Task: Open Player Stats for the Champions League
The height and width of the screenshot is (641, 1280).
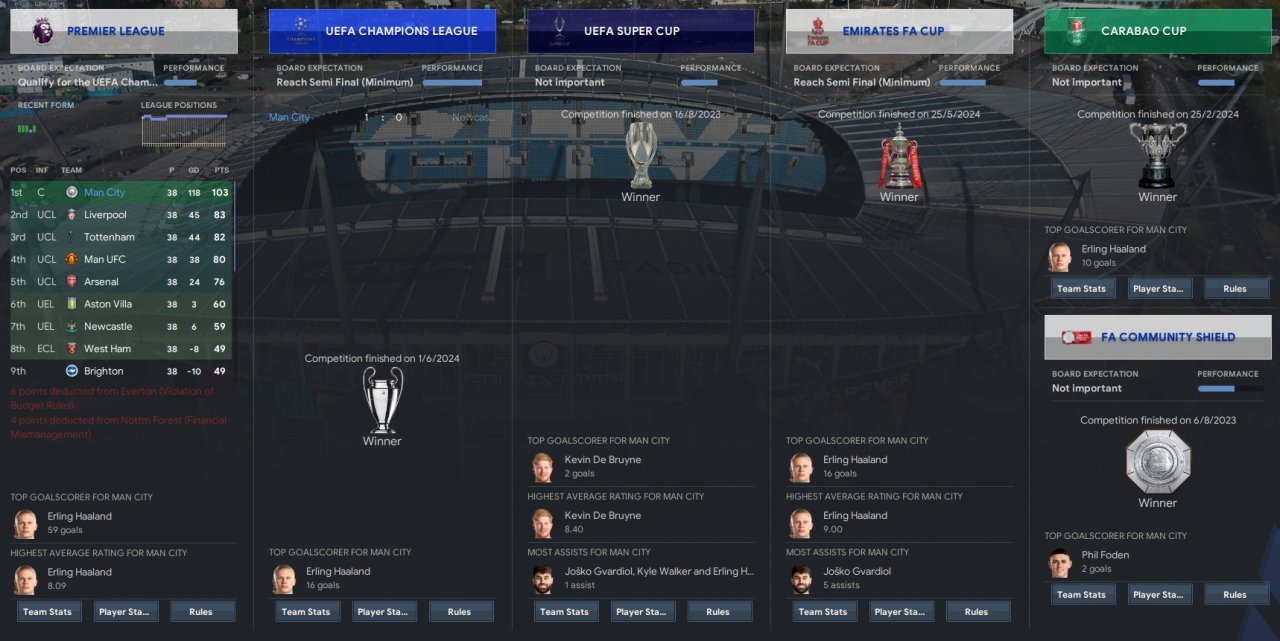Action: (384, 612)
